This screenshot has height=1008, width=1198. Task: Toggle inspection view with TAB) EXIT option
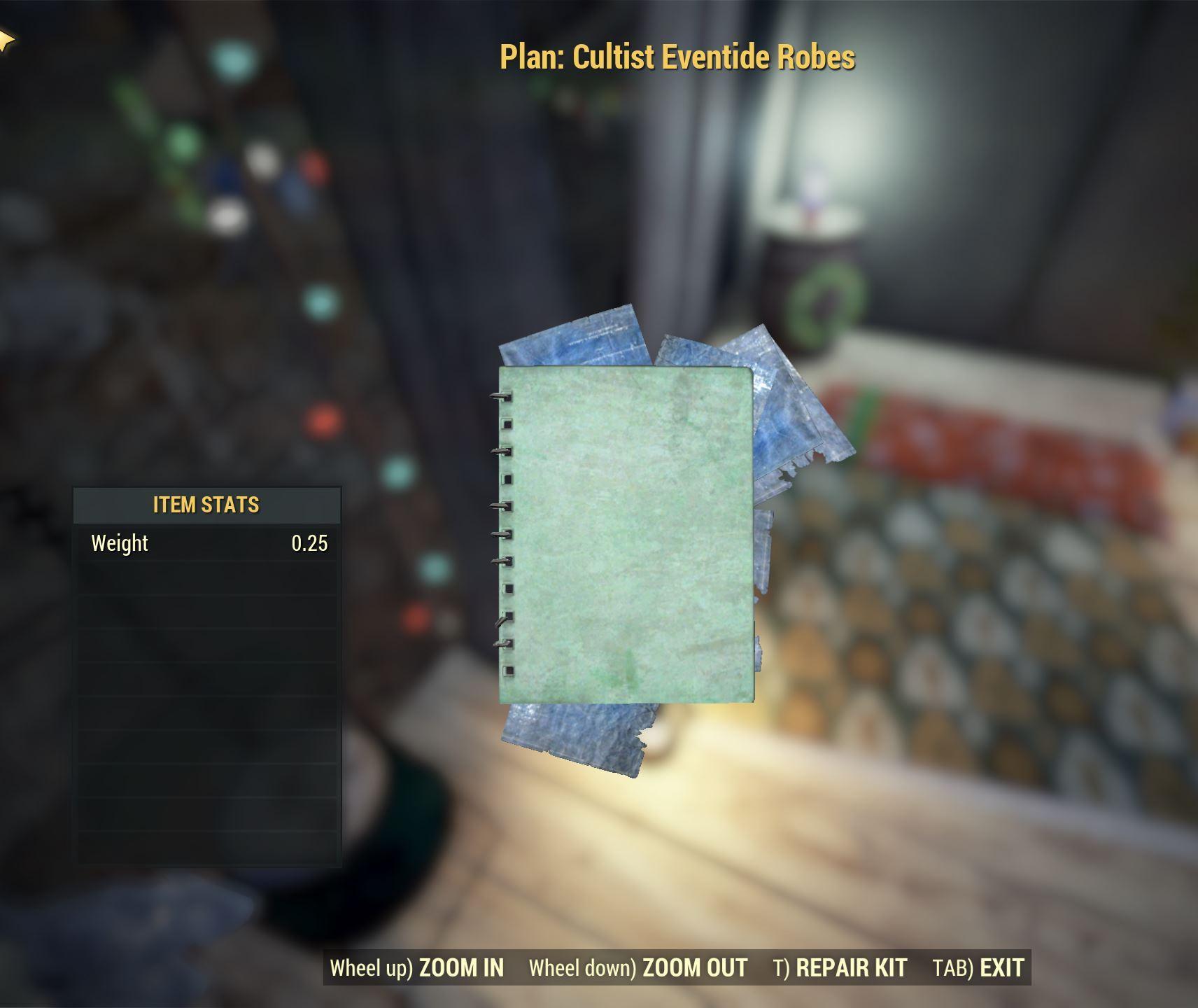[x=978, y=967]
